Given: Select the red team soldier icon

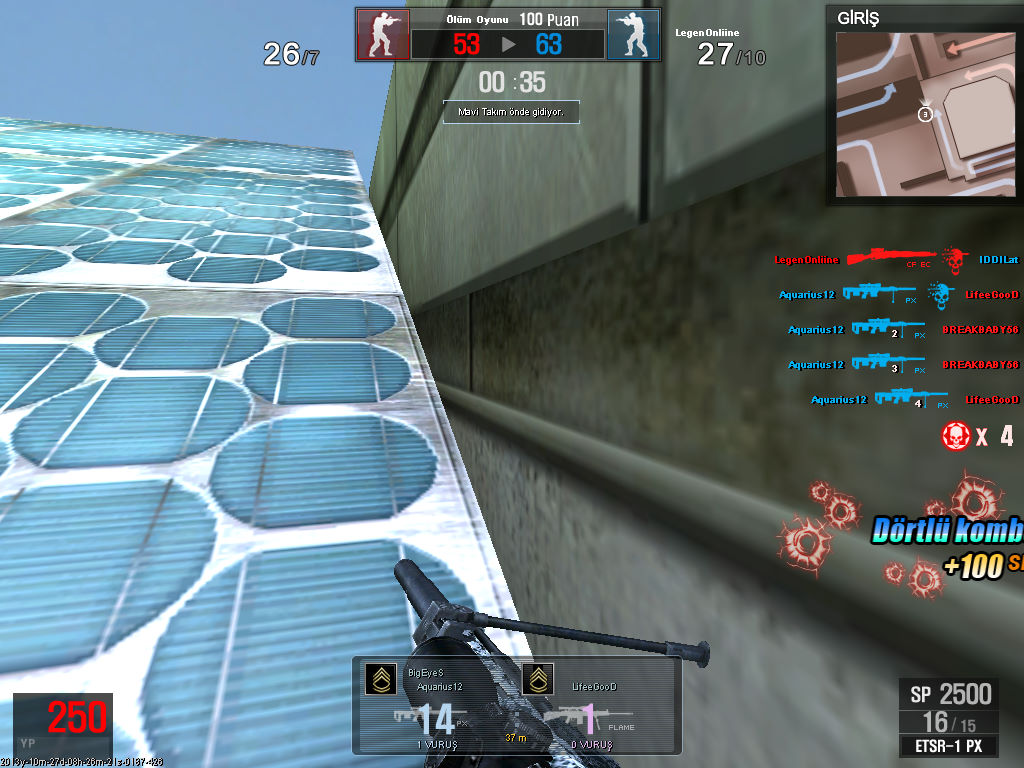Looking at the screenshot, I should point(383,36).
